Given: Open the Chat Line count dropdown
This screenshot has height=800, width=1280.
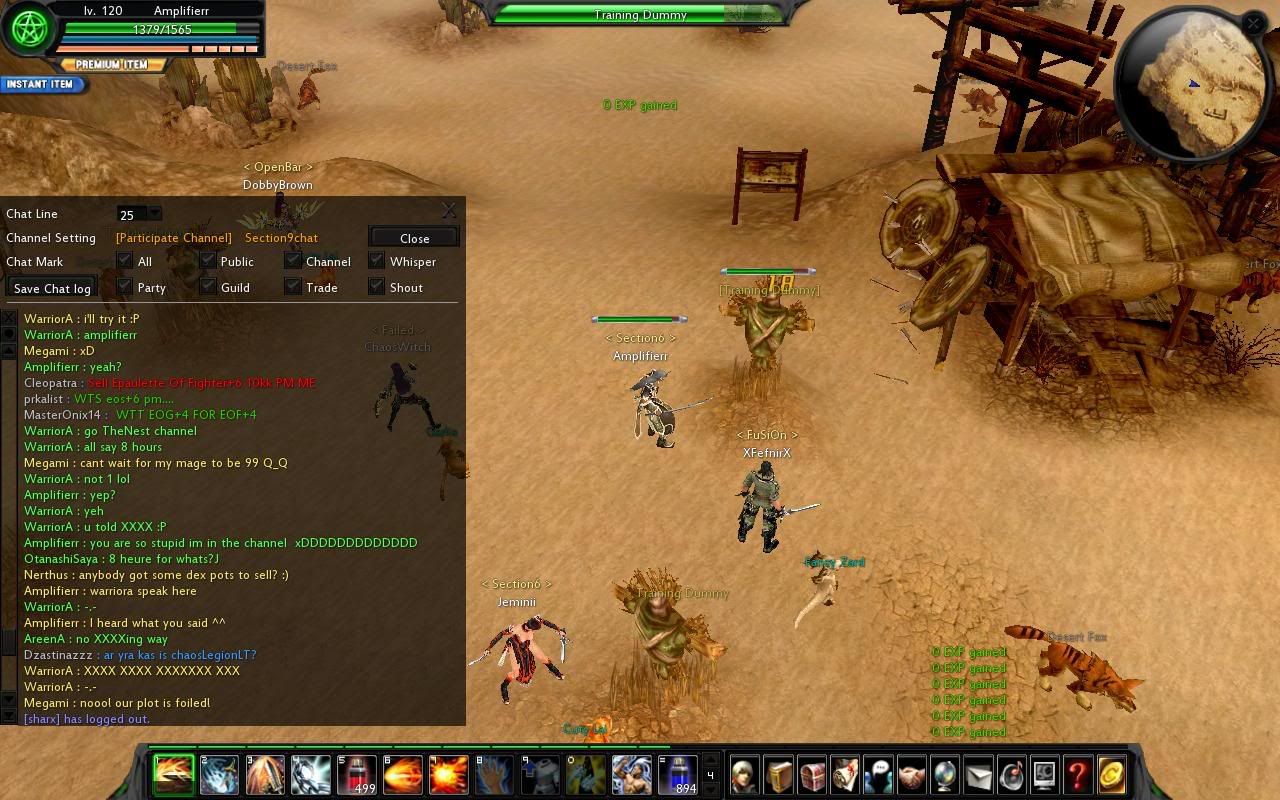Looking at the screenshot, I should pyautogui.click(x=154, y=213).
